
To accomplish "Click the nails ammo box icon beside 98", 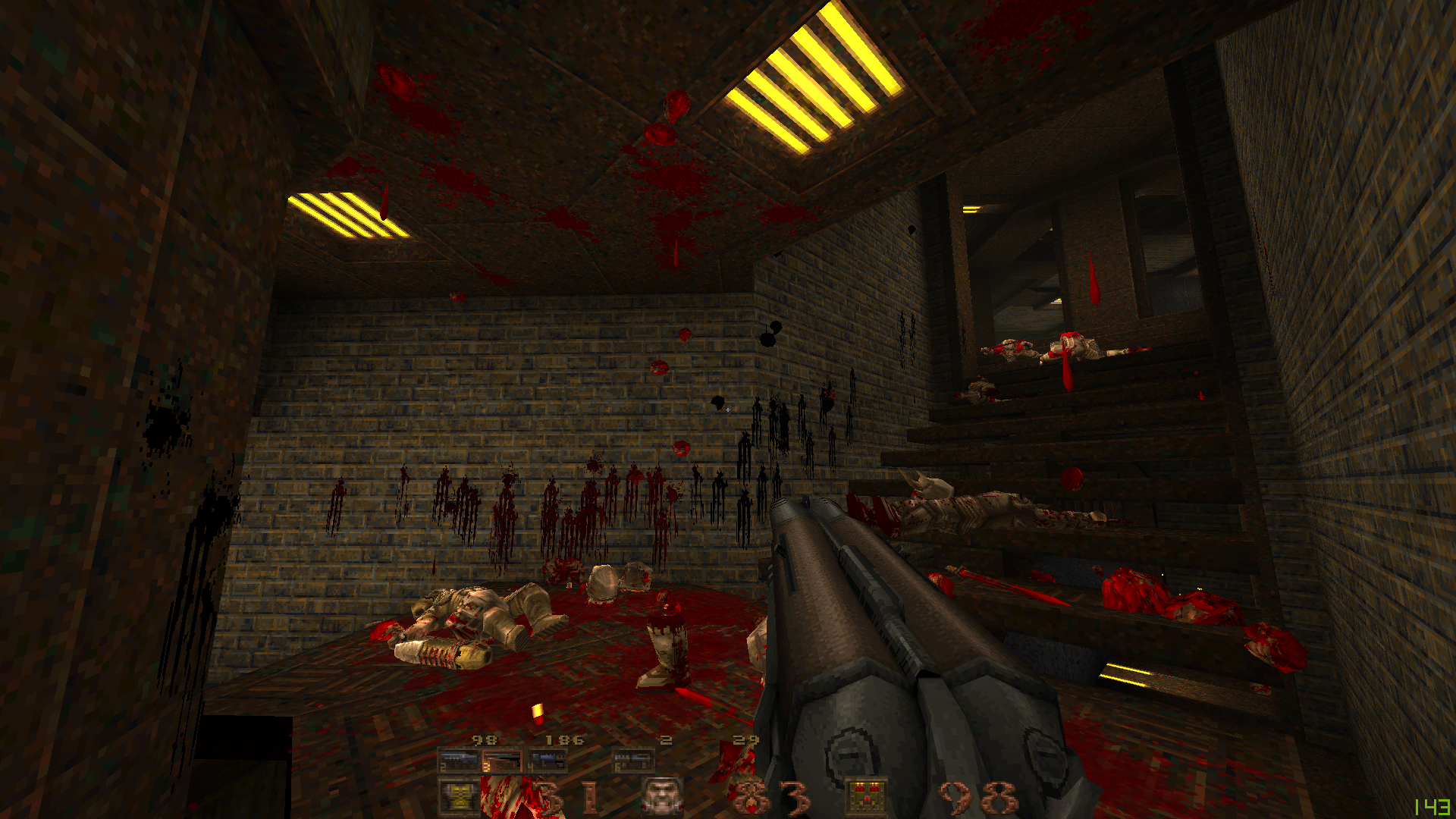I will point(868,795).
